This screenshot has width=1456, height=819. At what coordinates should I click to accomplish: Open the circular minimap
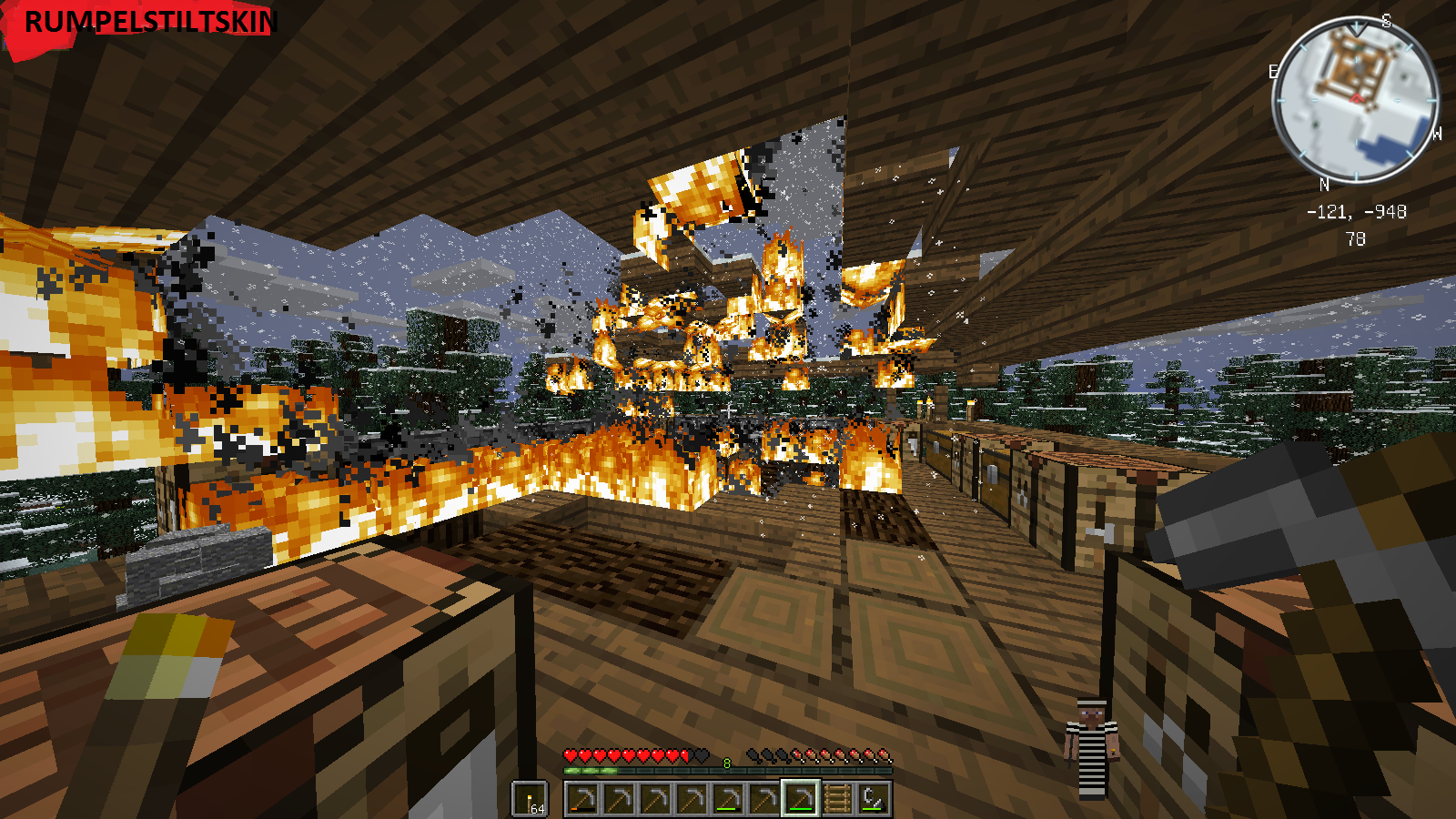pyautogui.click(x=1354, y=99)
